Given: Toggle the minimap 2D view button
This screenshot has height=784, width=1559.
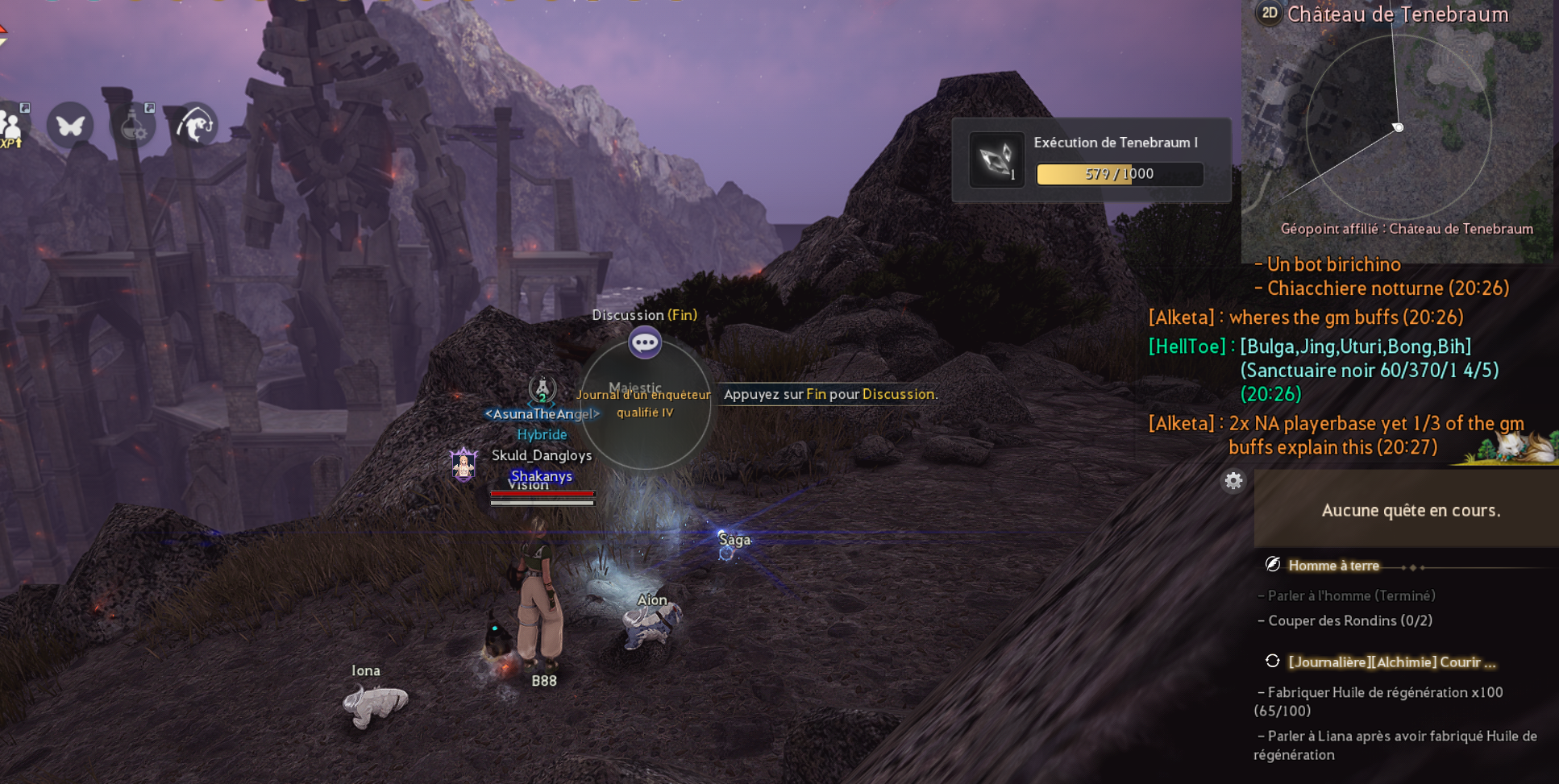Looking at the screenshot, I should (1270, 13).
